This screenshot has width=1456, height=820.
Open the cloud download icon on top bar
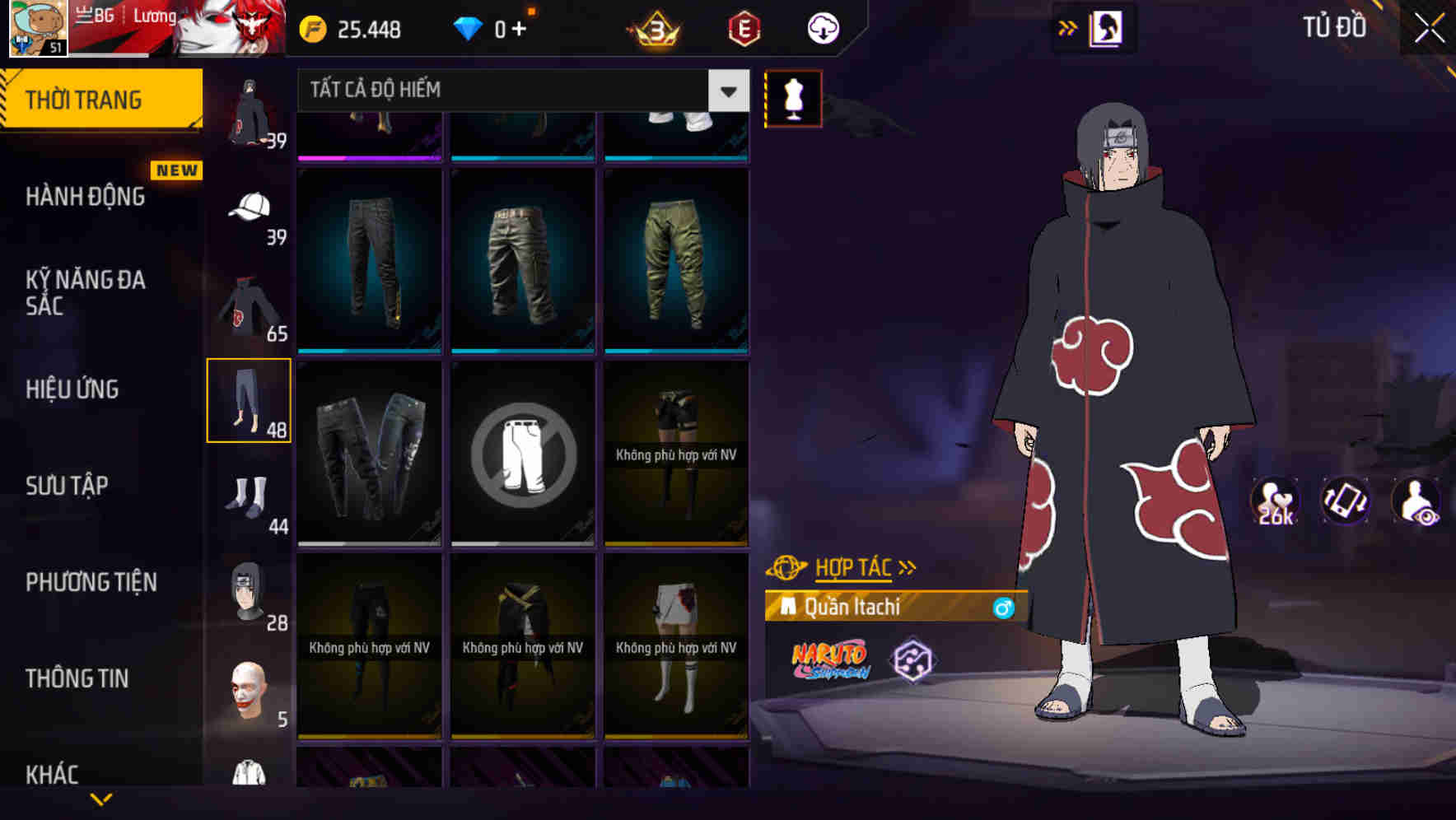pos(821,27)
